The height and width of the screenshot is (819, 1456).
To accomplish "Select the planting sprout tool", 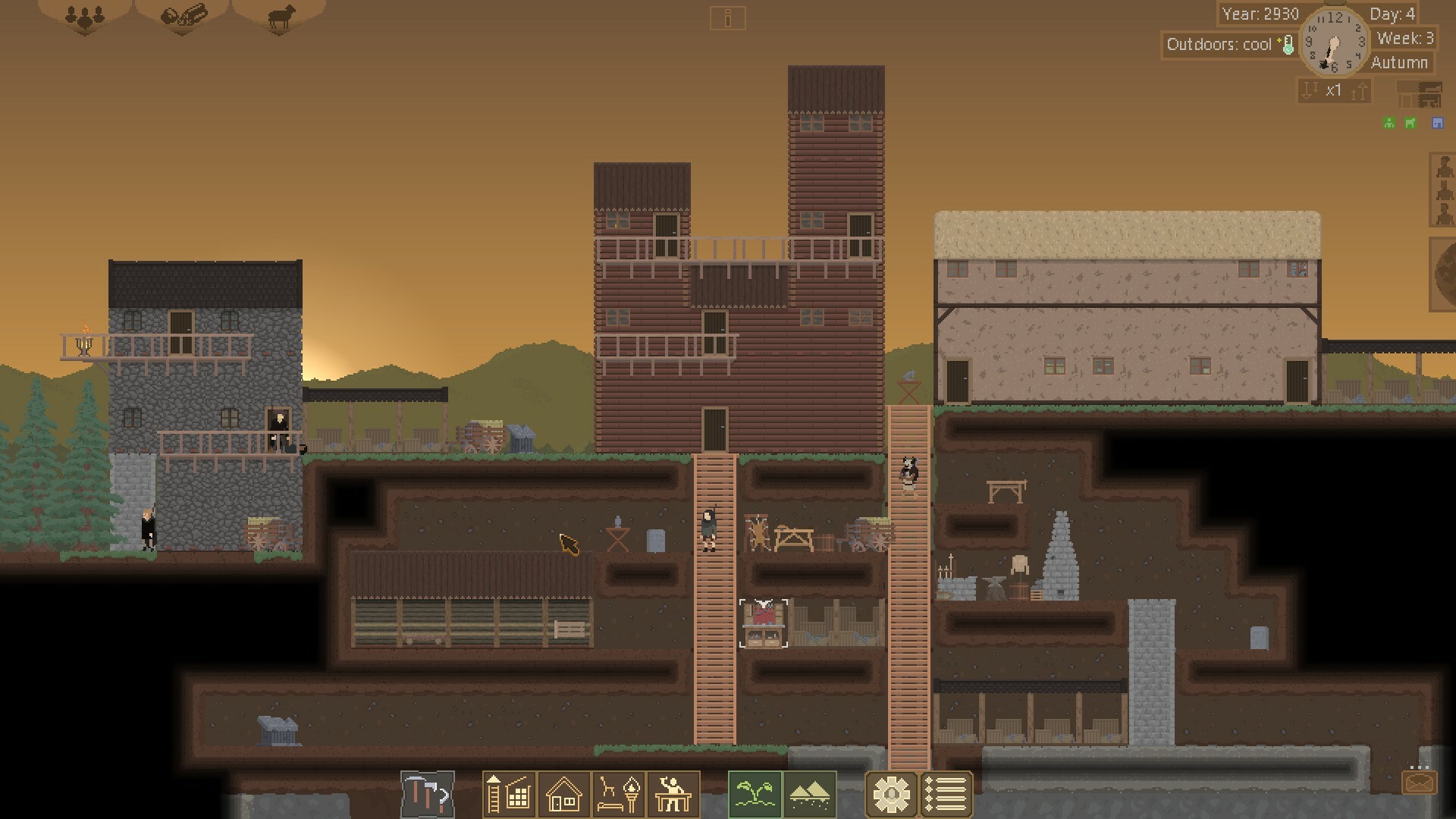I will [755, 794].
